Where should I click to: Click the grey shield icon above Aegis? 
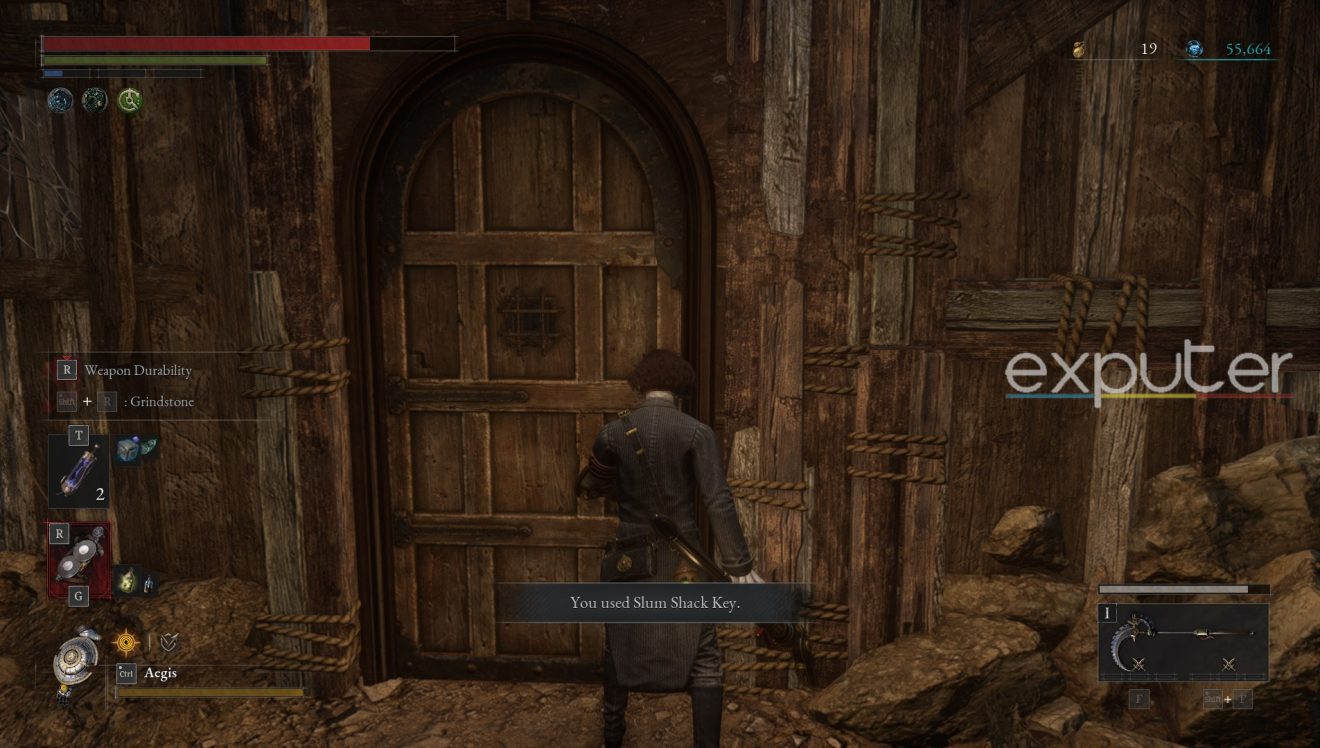(x=169, y=642)
